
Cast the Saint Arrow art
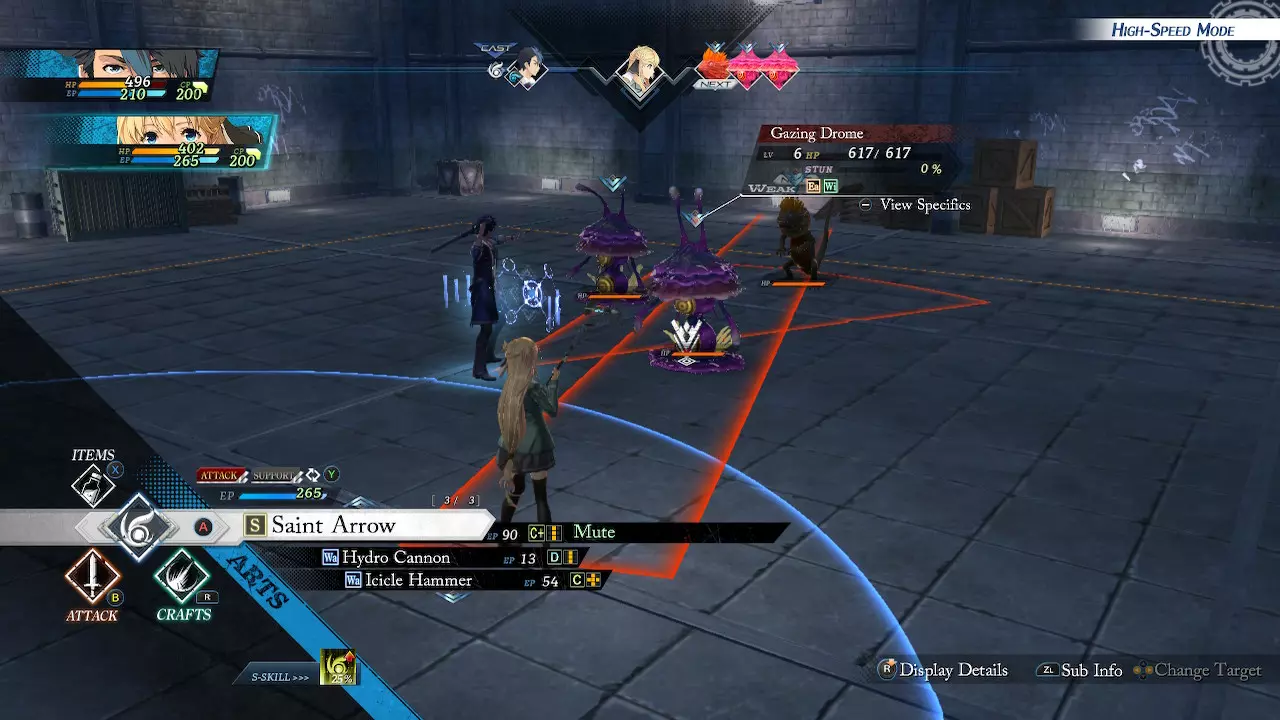point(334,526)
